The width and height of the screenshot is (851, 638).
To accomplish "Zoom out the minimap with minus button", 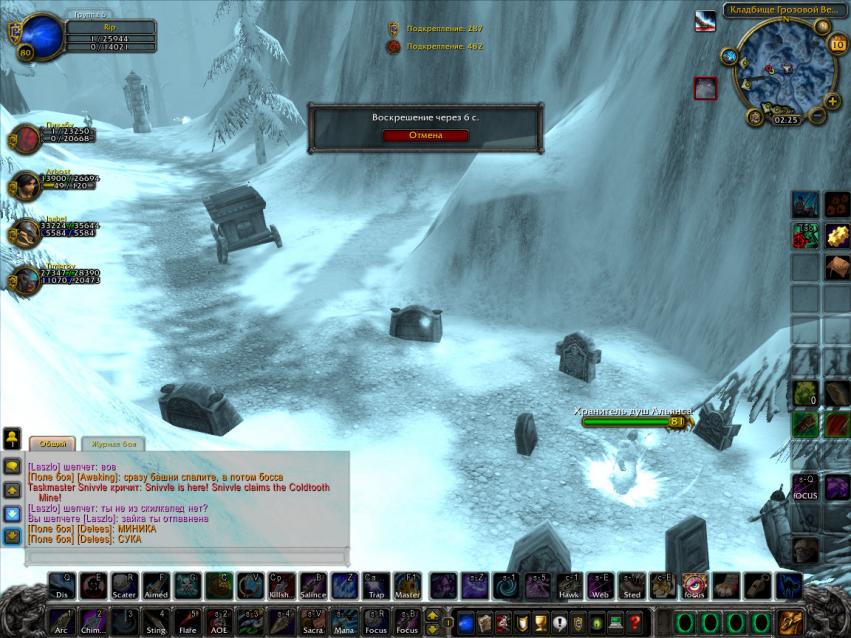I will [817, 115].
